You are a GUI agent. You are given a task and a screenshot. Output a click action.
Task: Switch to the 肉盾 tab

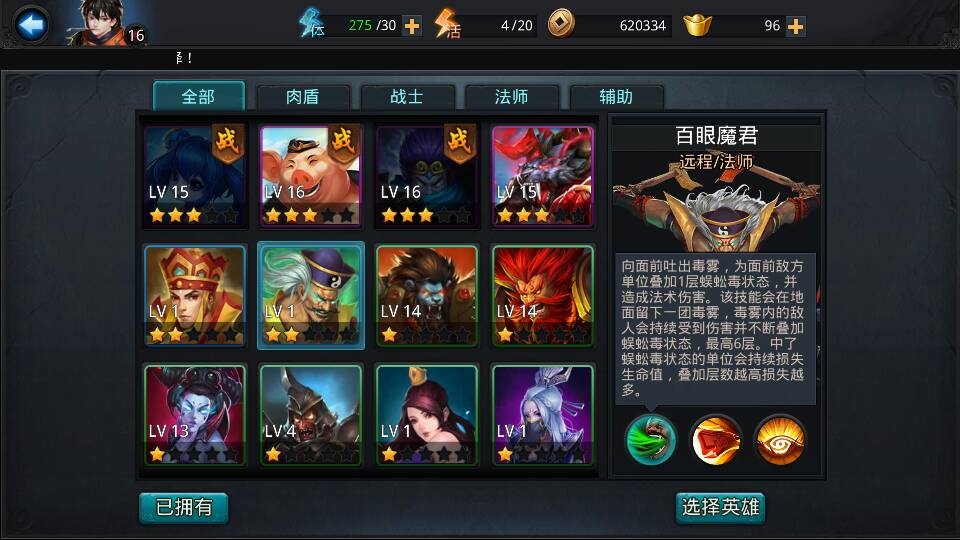click(302, 97)
